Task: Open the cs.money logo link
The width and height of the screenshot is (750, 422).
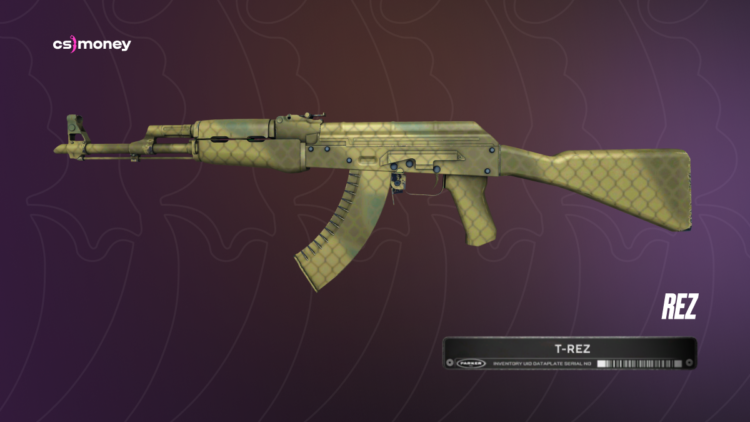Action: (x=91, y=45)
